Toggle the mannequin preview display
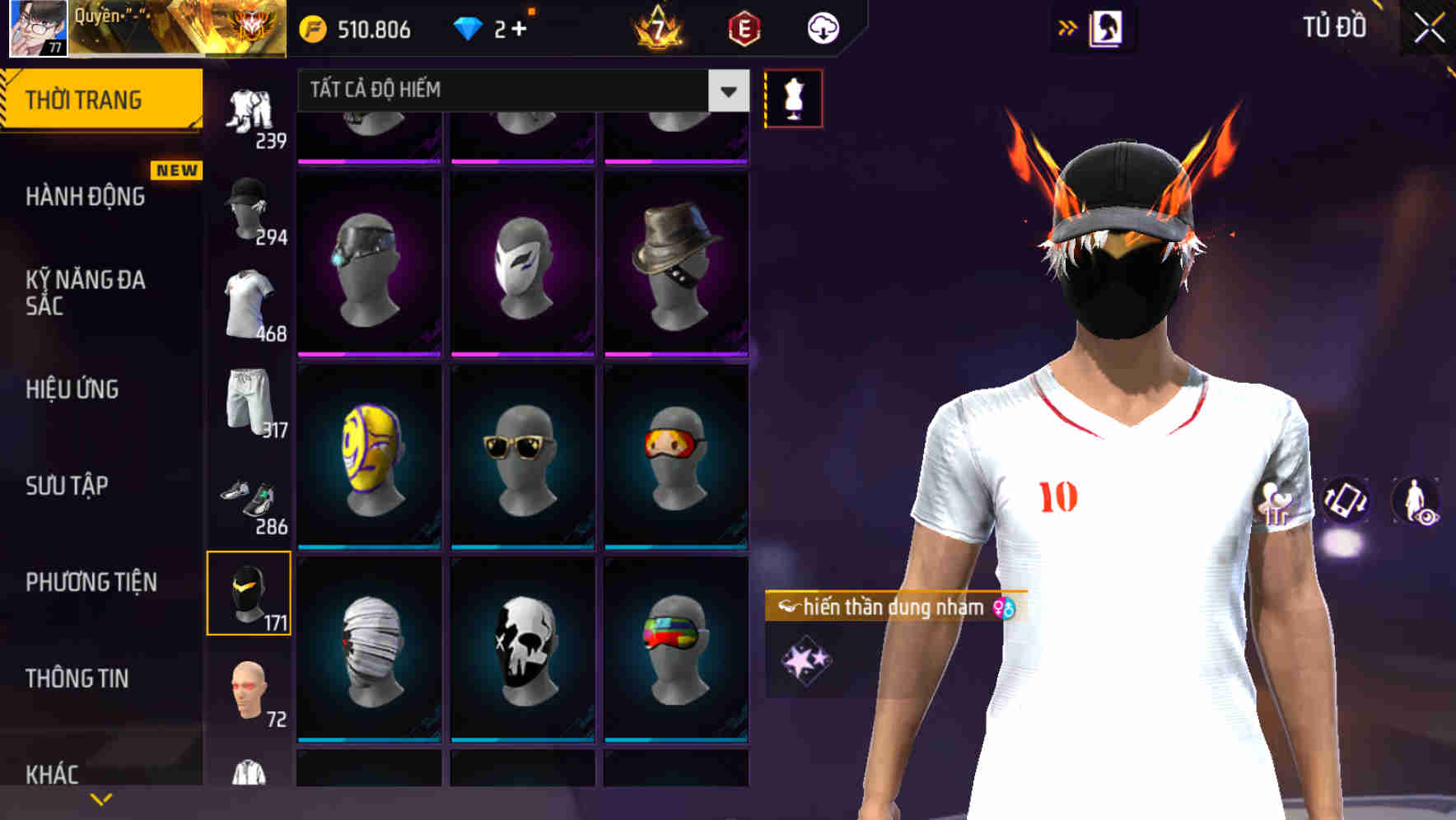 point(793,97)
